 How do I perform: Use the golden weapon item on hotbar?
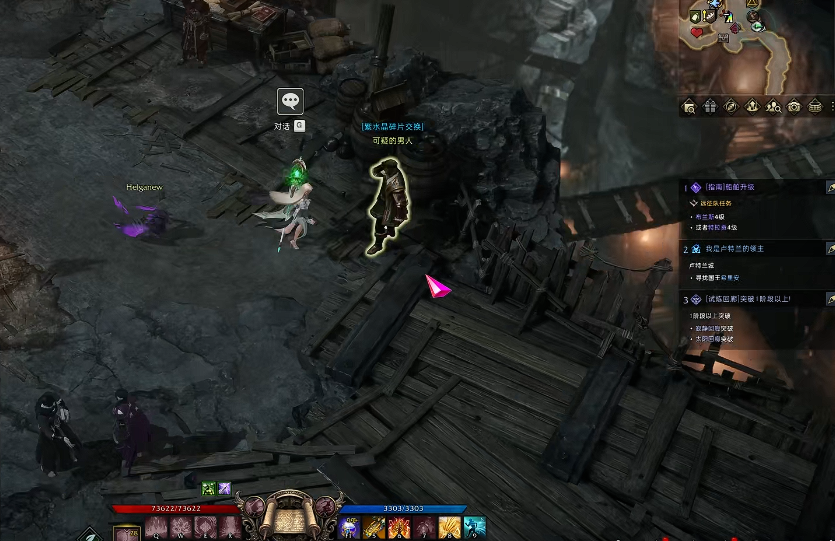click(375, 527)
